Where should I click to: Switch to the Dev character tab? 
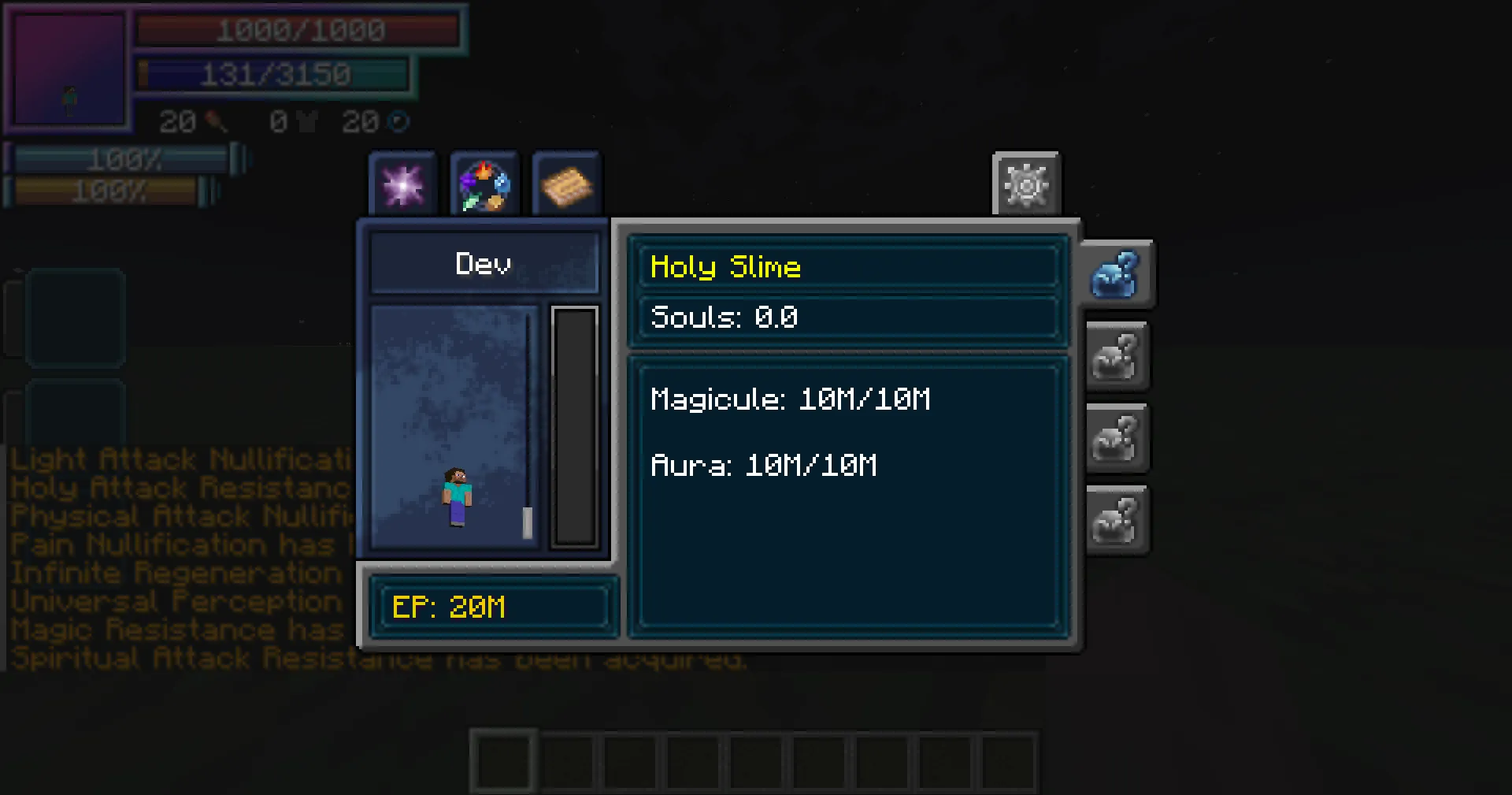point(484,263)
